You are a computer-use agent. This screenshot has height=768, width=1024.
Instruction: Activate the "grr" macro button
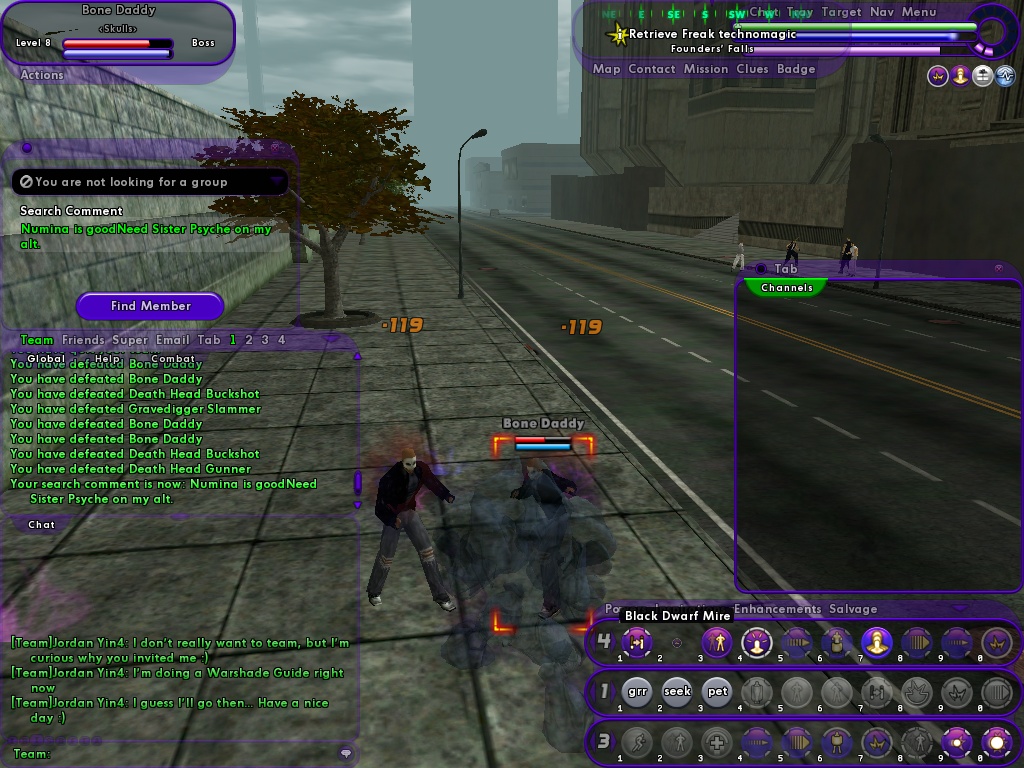point(637,691)
